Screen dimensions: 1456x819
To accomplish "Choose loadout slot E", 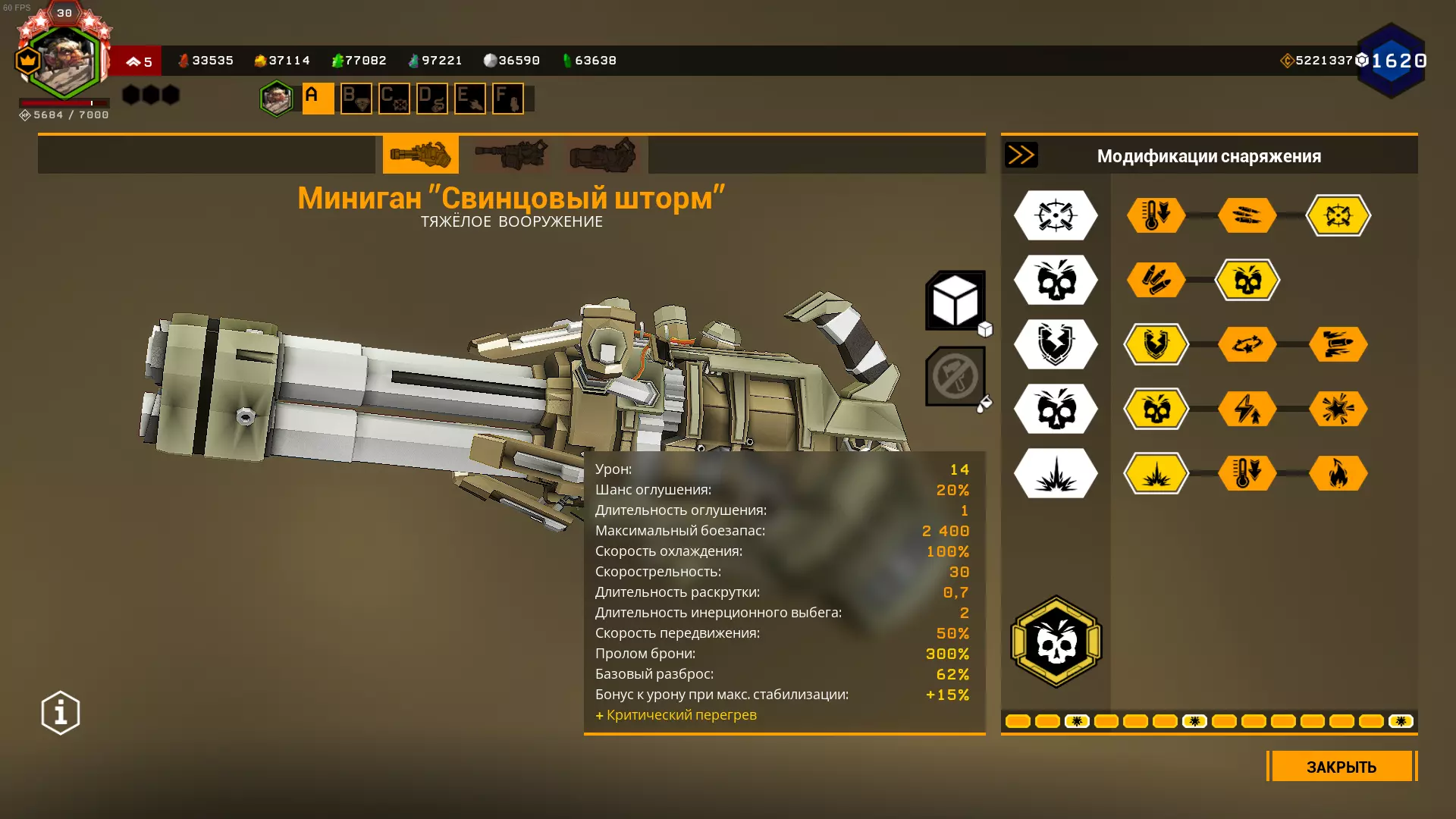I will (469, 99).
